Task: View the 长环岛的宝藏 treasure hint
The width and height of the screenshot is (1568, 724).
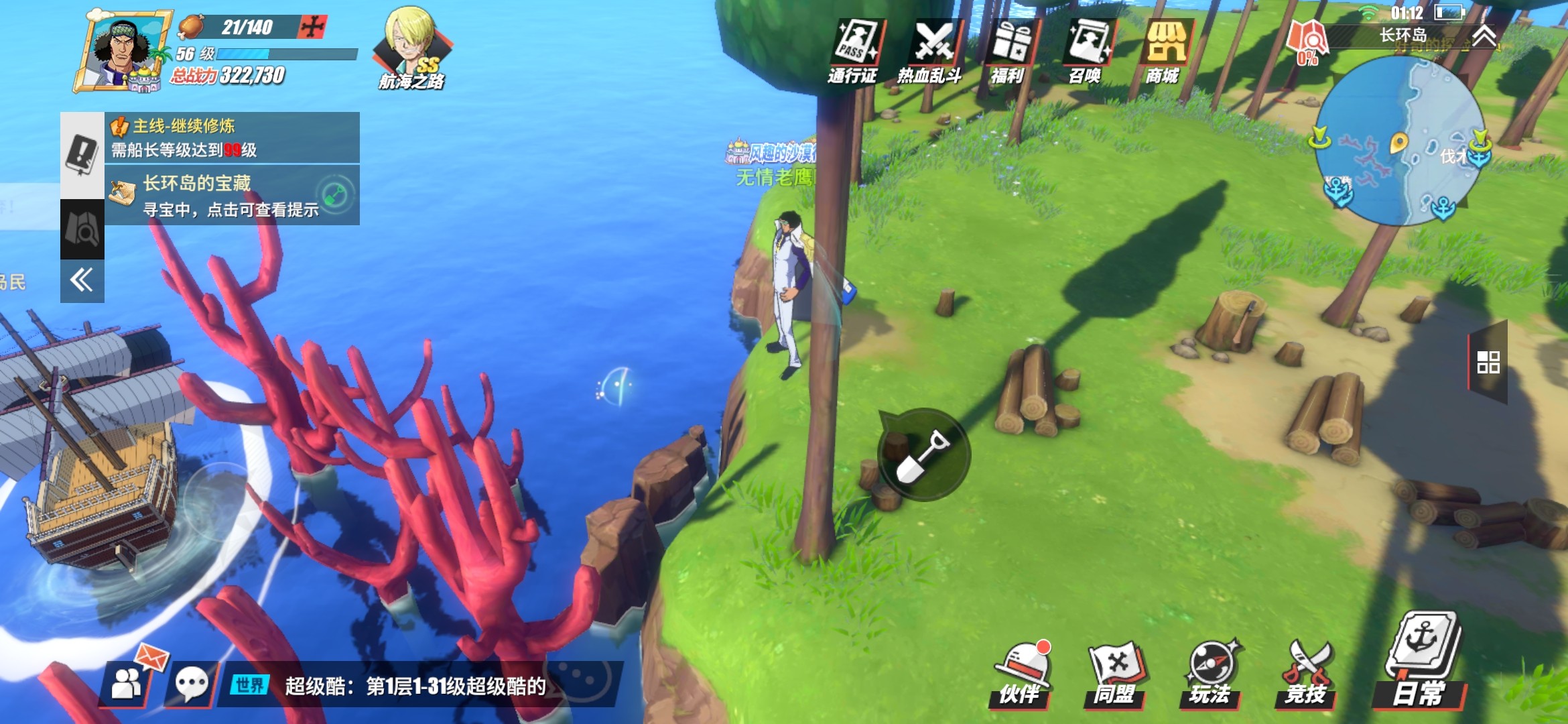Action: 232,195
